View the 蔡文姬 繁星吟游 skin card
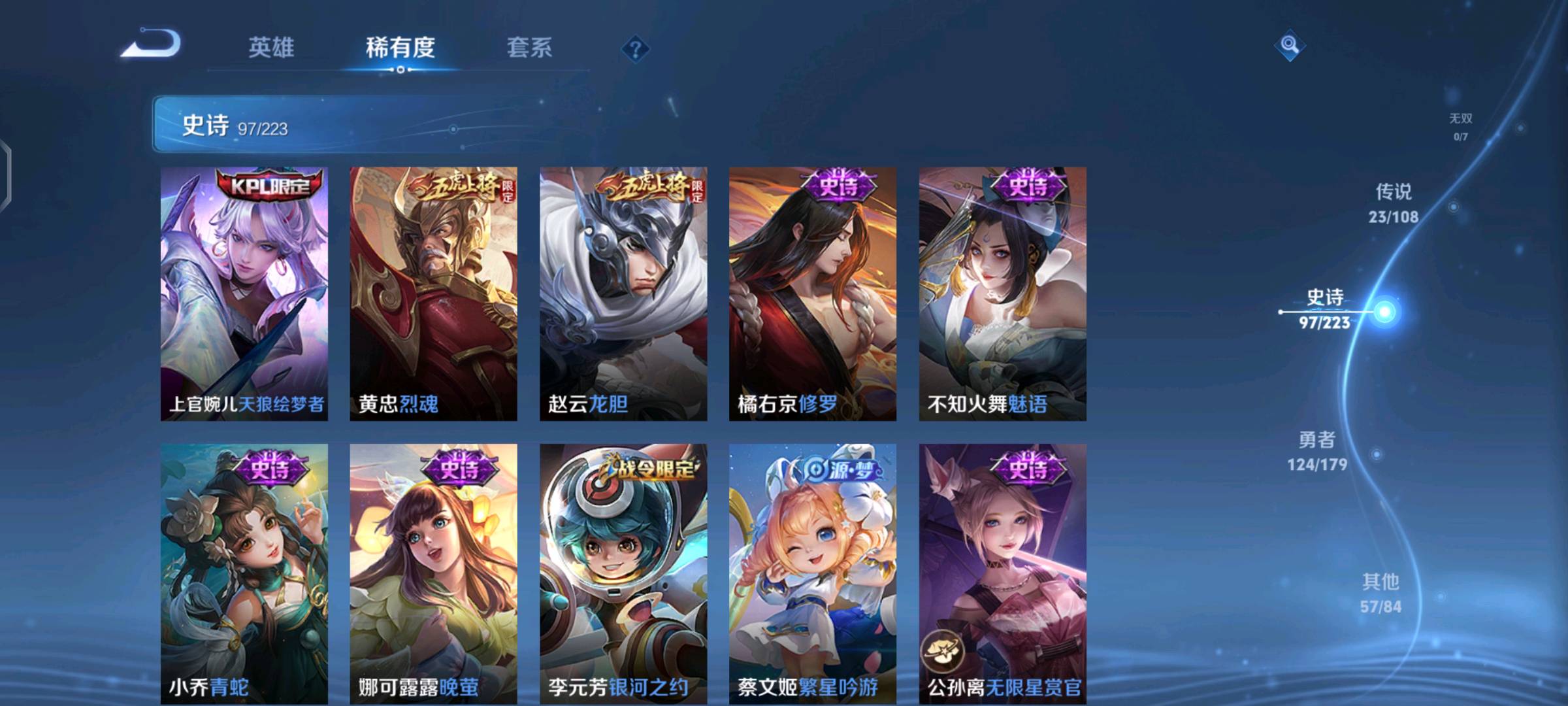 click(x=813, y=573)
